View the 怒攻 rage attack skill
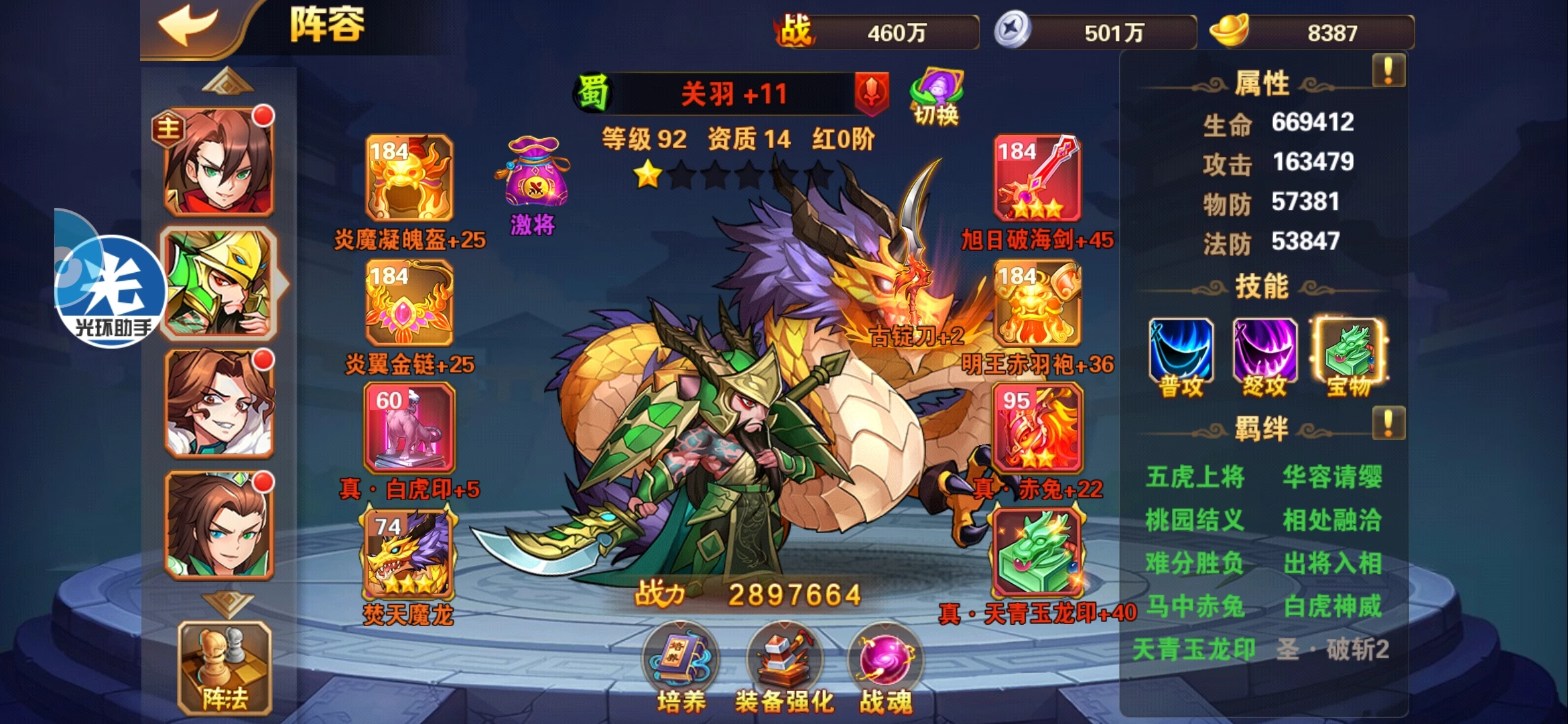This screenshot has width=1568, height=724. [1264, 353]
